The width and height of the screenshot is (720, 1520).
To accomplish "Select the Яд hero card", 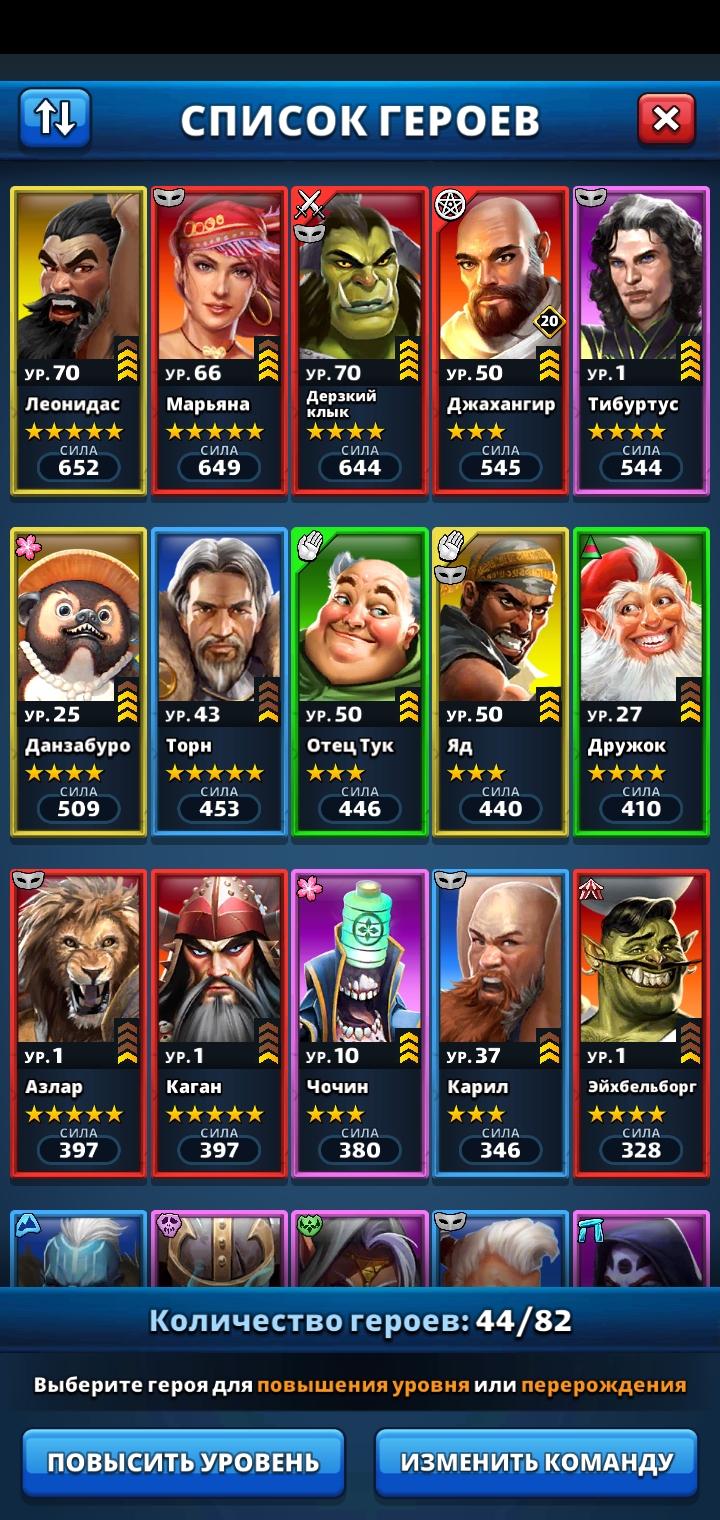I will [x=500, y=681].
